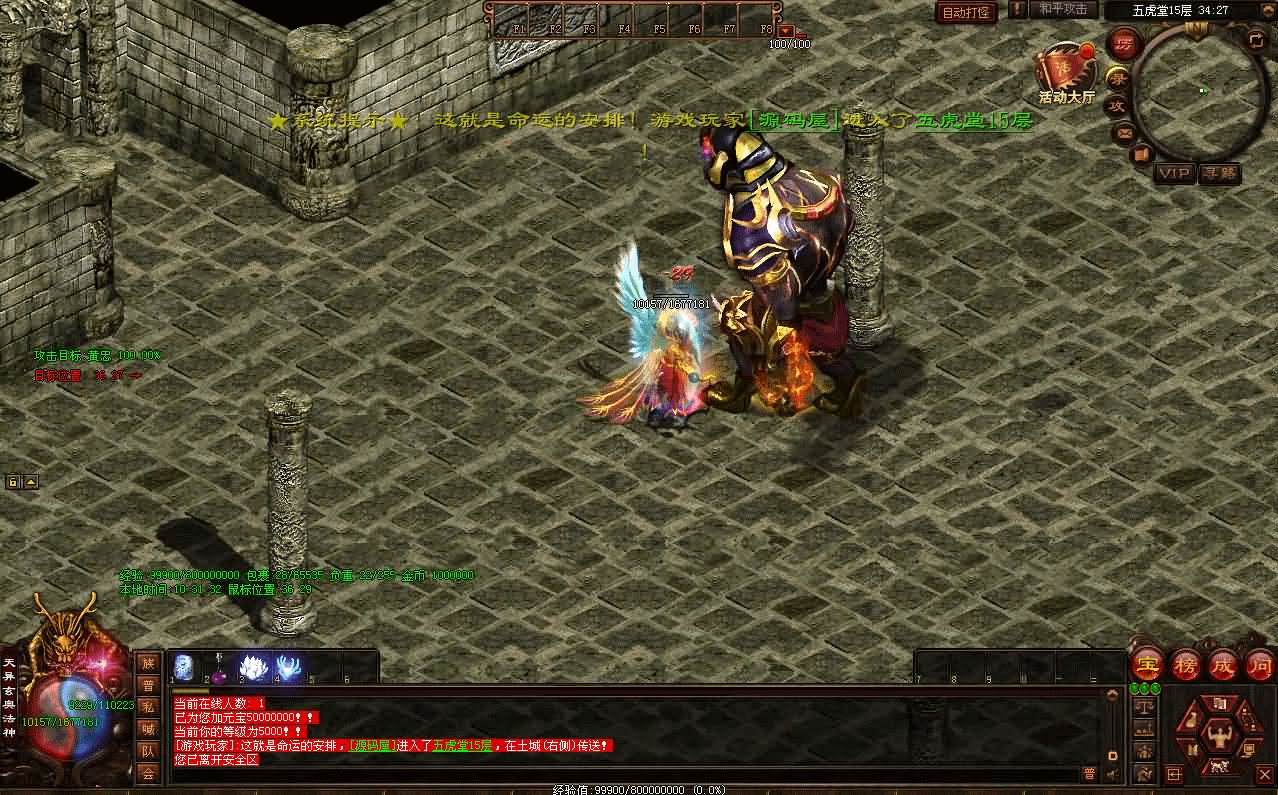The width and height of the screenshot is (1278, 795).
Task: Open the circular minimap
Action: point(1200,90)
